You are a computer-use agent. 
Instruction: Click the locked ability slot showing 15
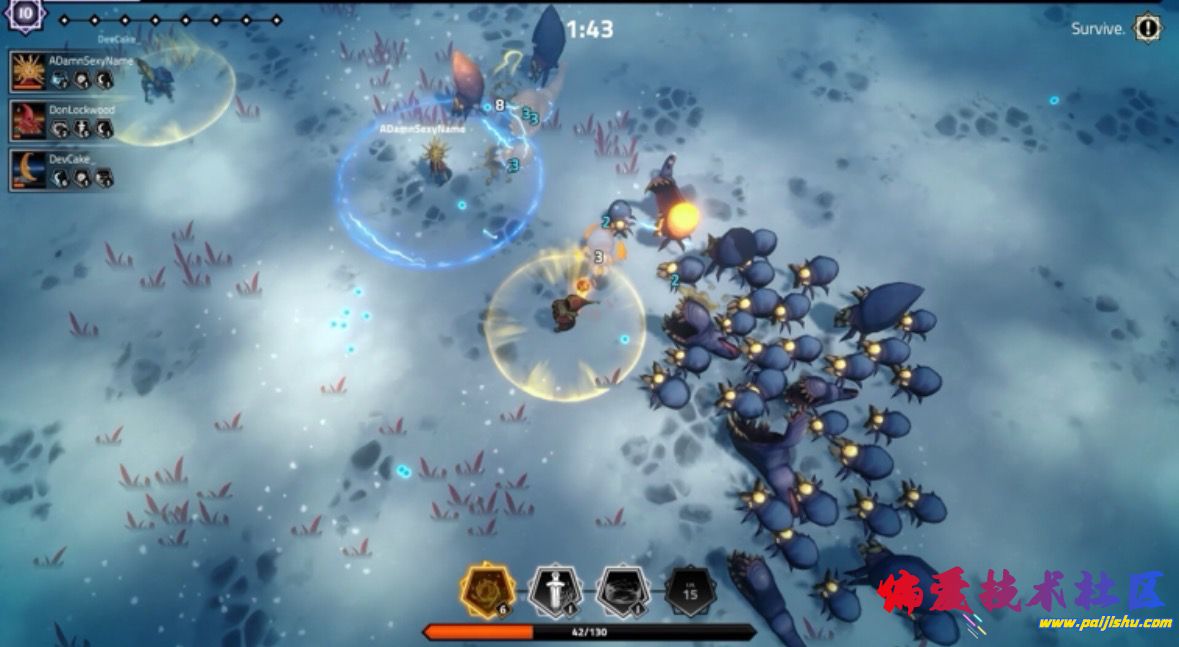690,591
